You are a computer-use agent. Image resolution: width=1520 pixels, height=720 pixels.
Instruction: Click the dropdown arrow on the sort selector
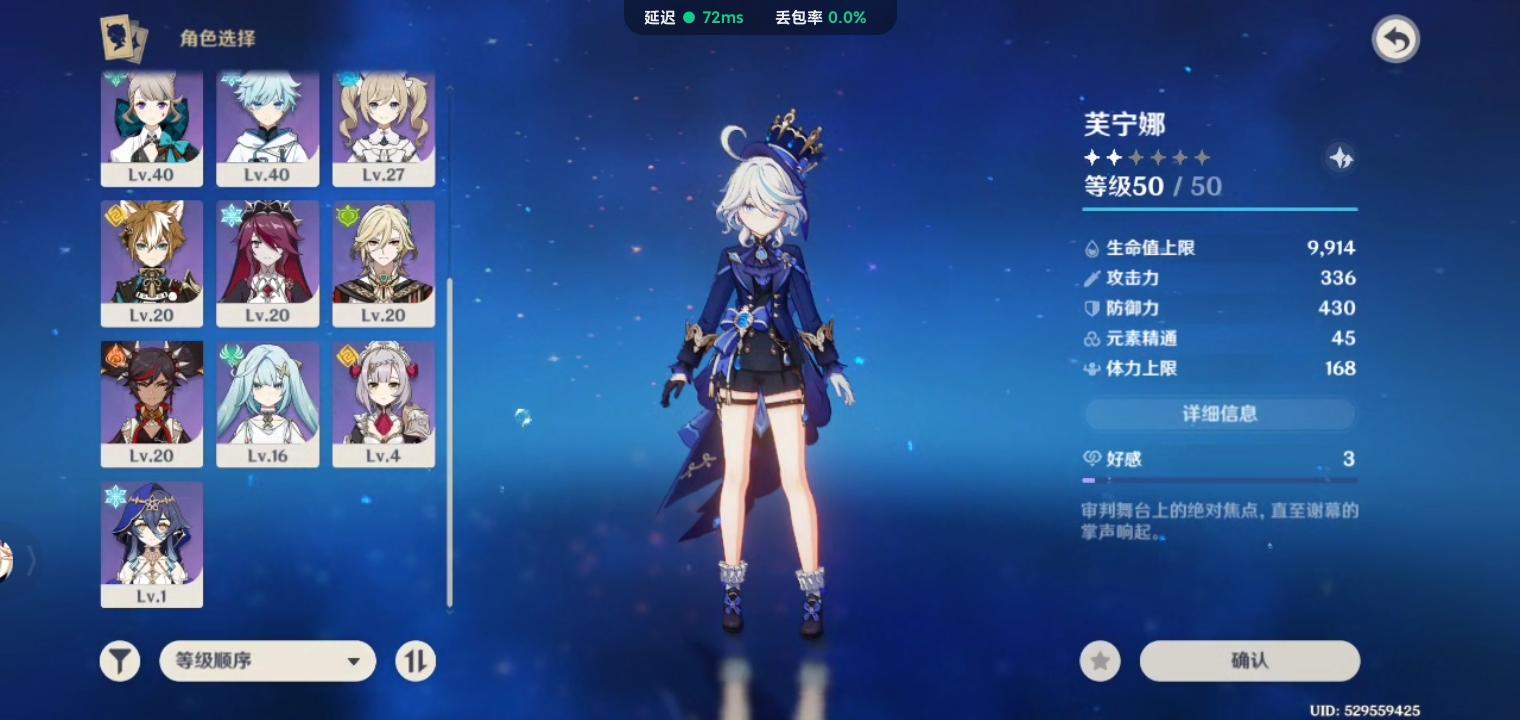tap(352, 661)
